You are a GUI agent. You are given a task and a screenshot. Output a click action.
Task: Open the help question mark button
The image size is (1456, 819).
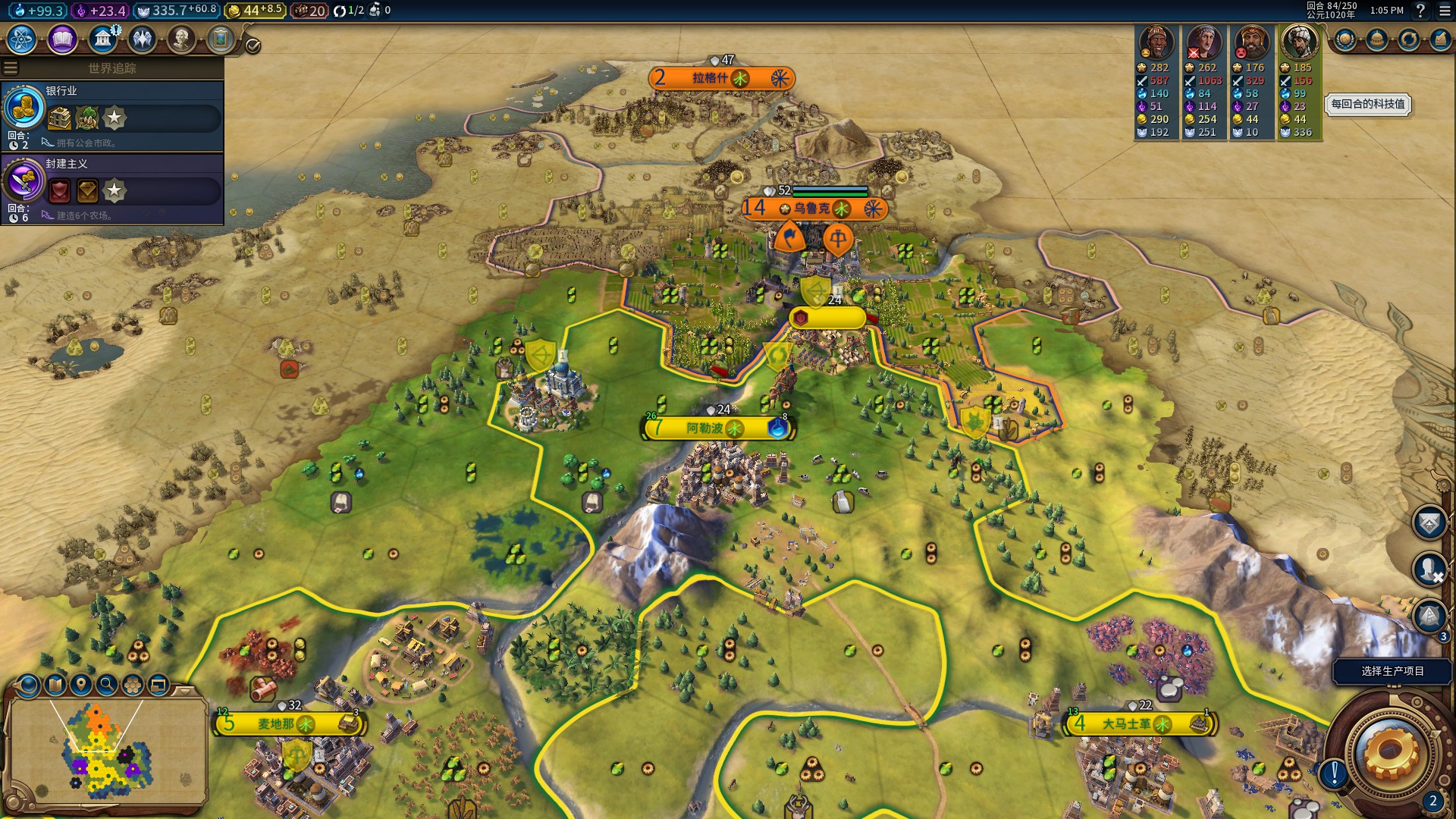coord(1420,11)
